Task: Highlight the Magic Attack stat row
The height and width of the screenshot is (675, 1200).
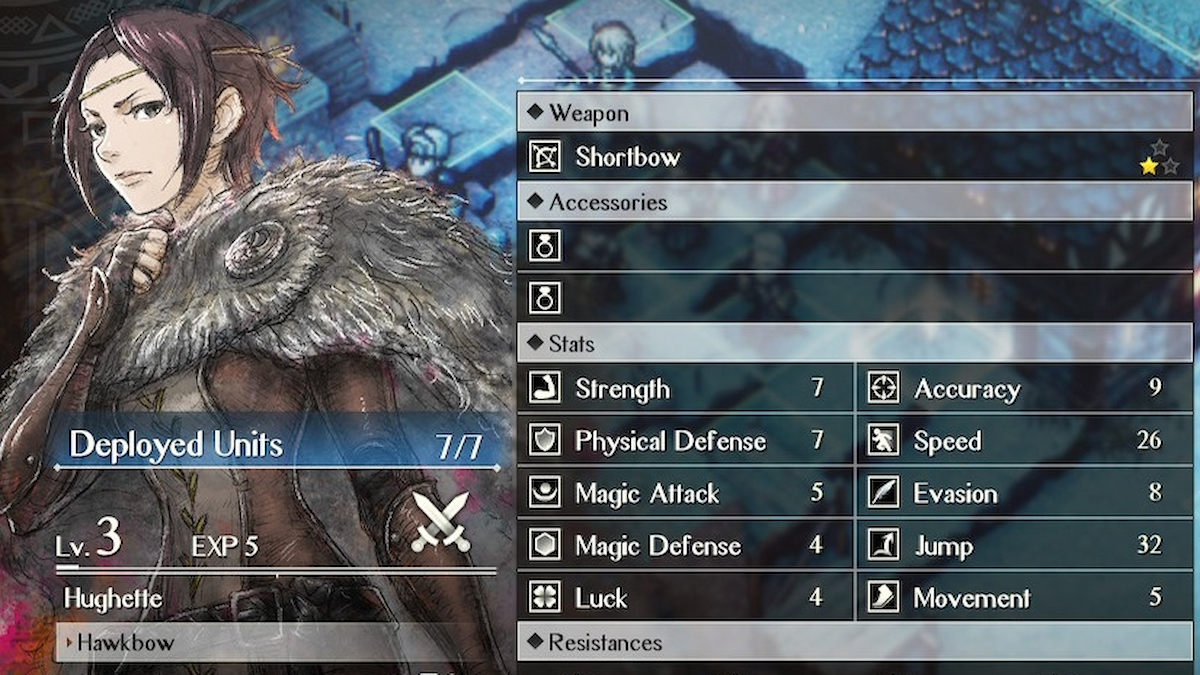Action: click(x=685, y=494)
